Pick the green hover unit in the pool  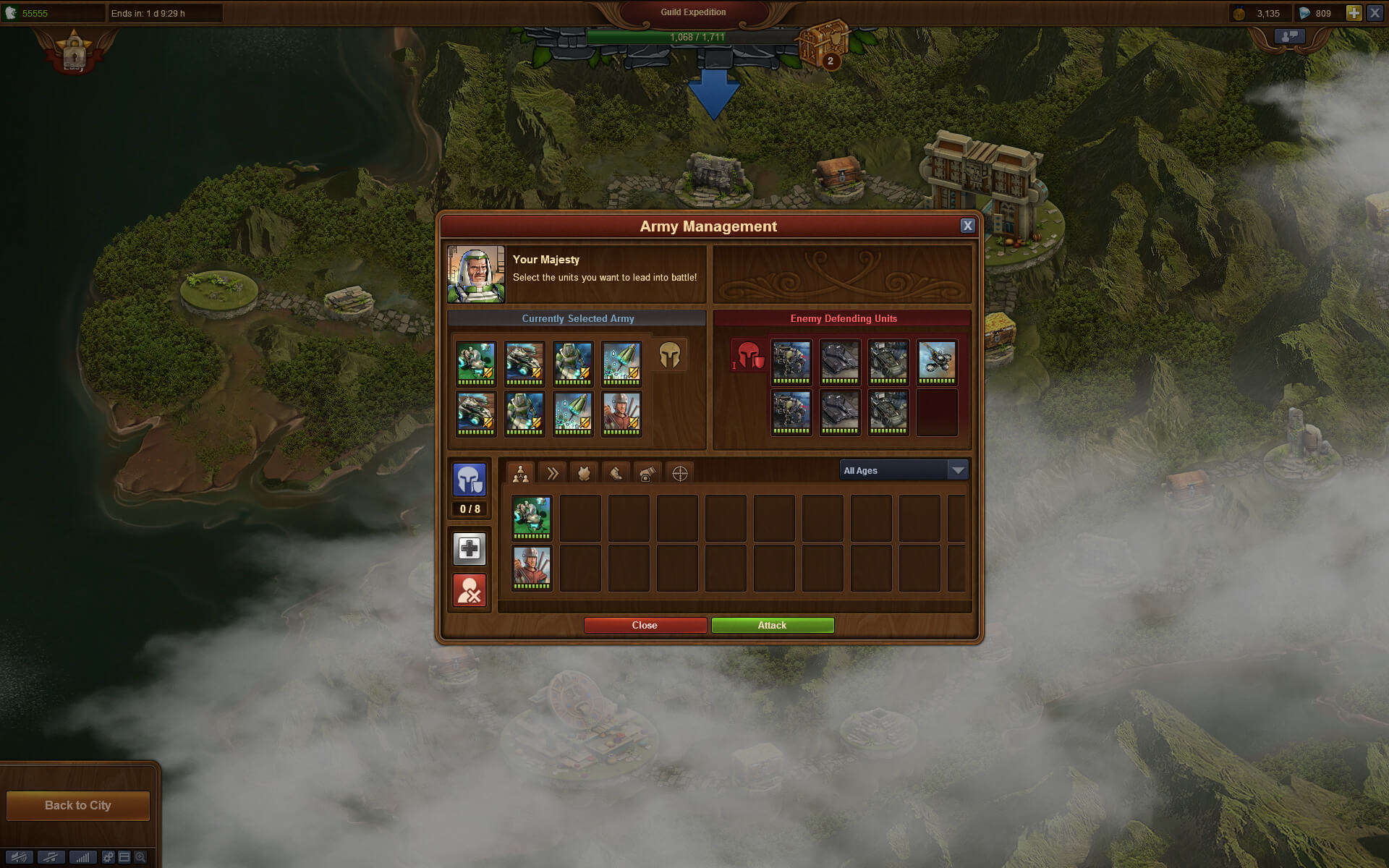tap(532, 517)
